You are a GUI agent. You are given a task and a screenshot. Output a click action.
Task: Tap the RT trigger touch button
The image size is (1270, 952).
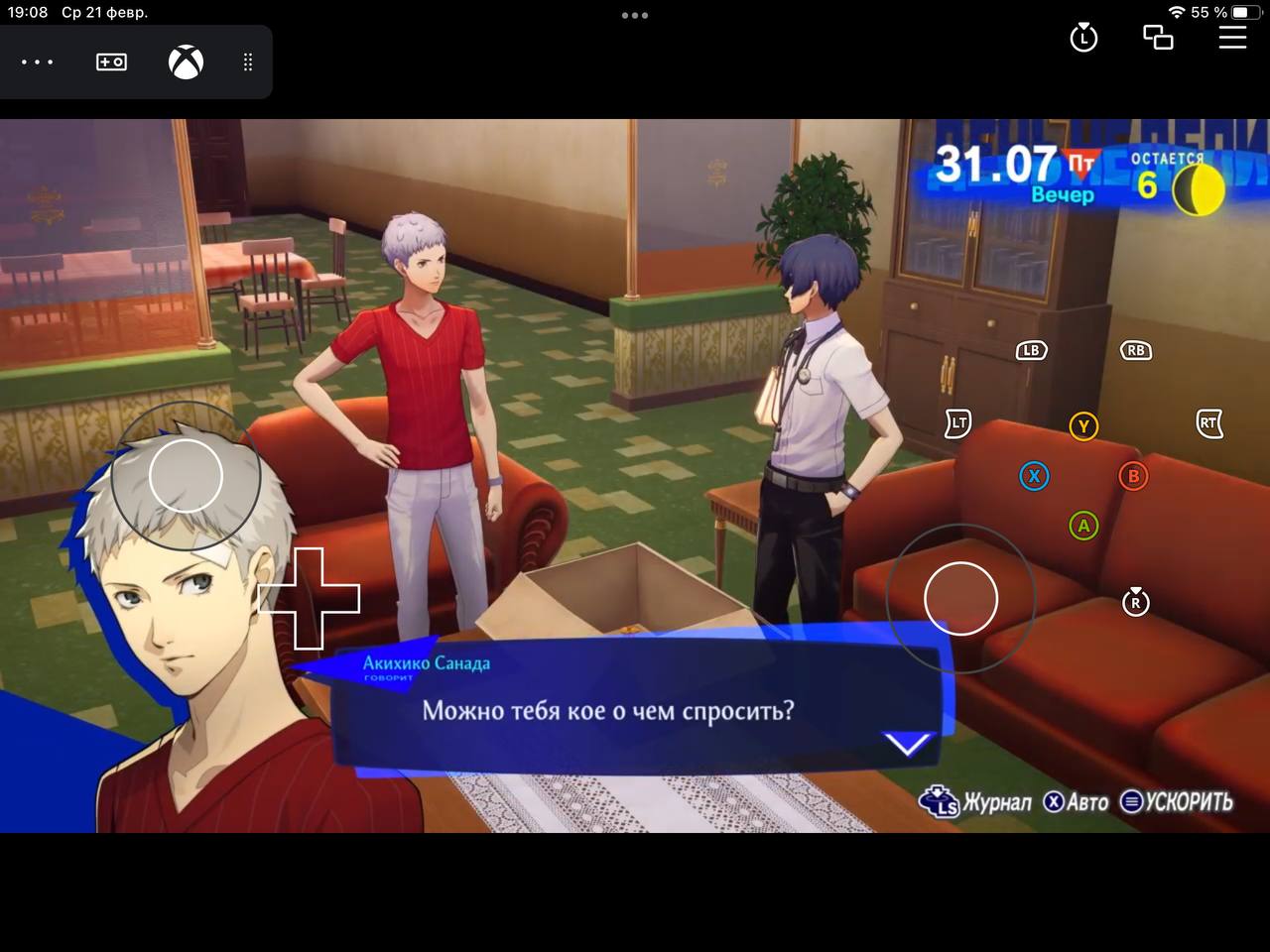[x=1208, y=423]
